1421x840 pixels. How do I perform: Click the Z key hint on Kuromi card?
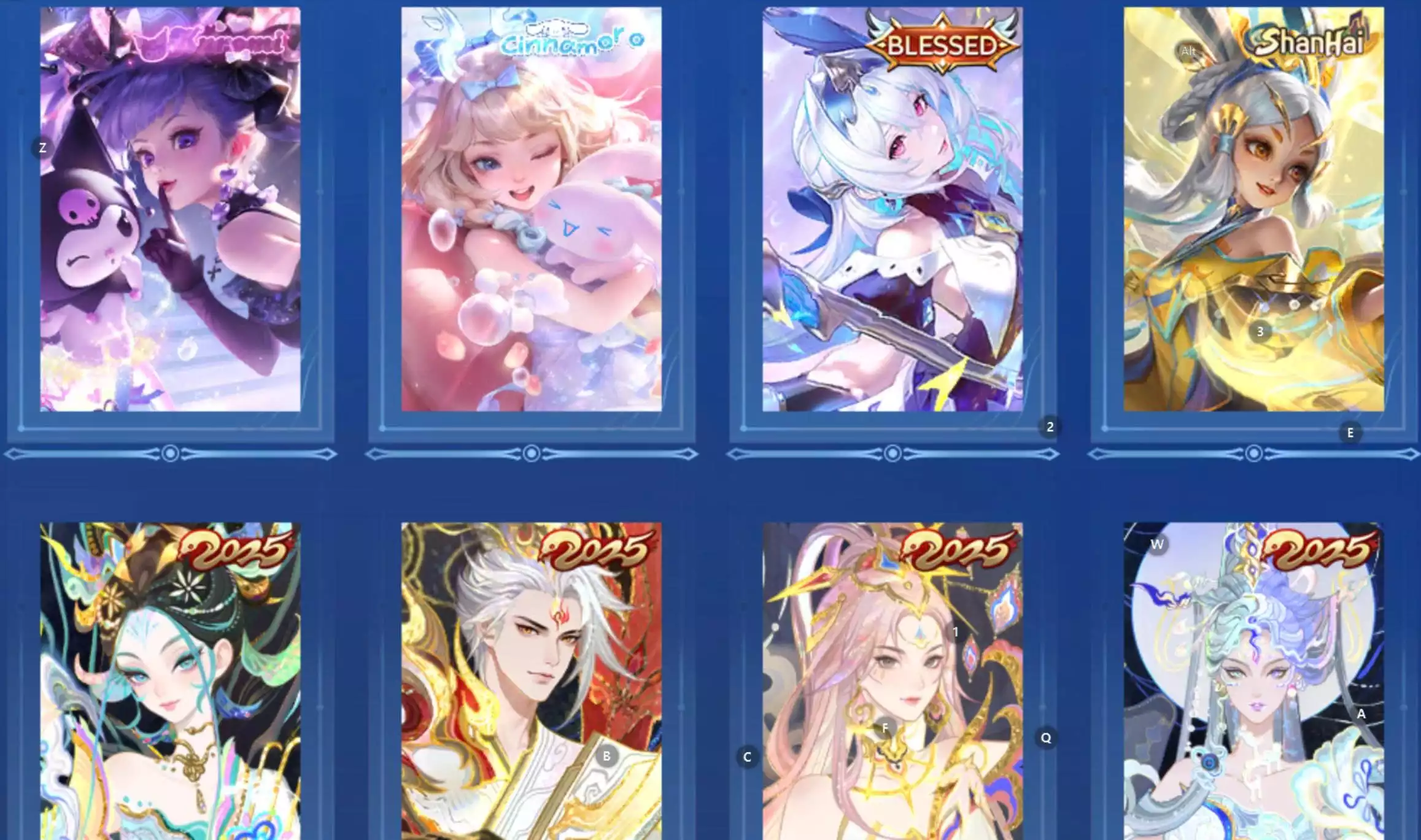pos(42,147)
